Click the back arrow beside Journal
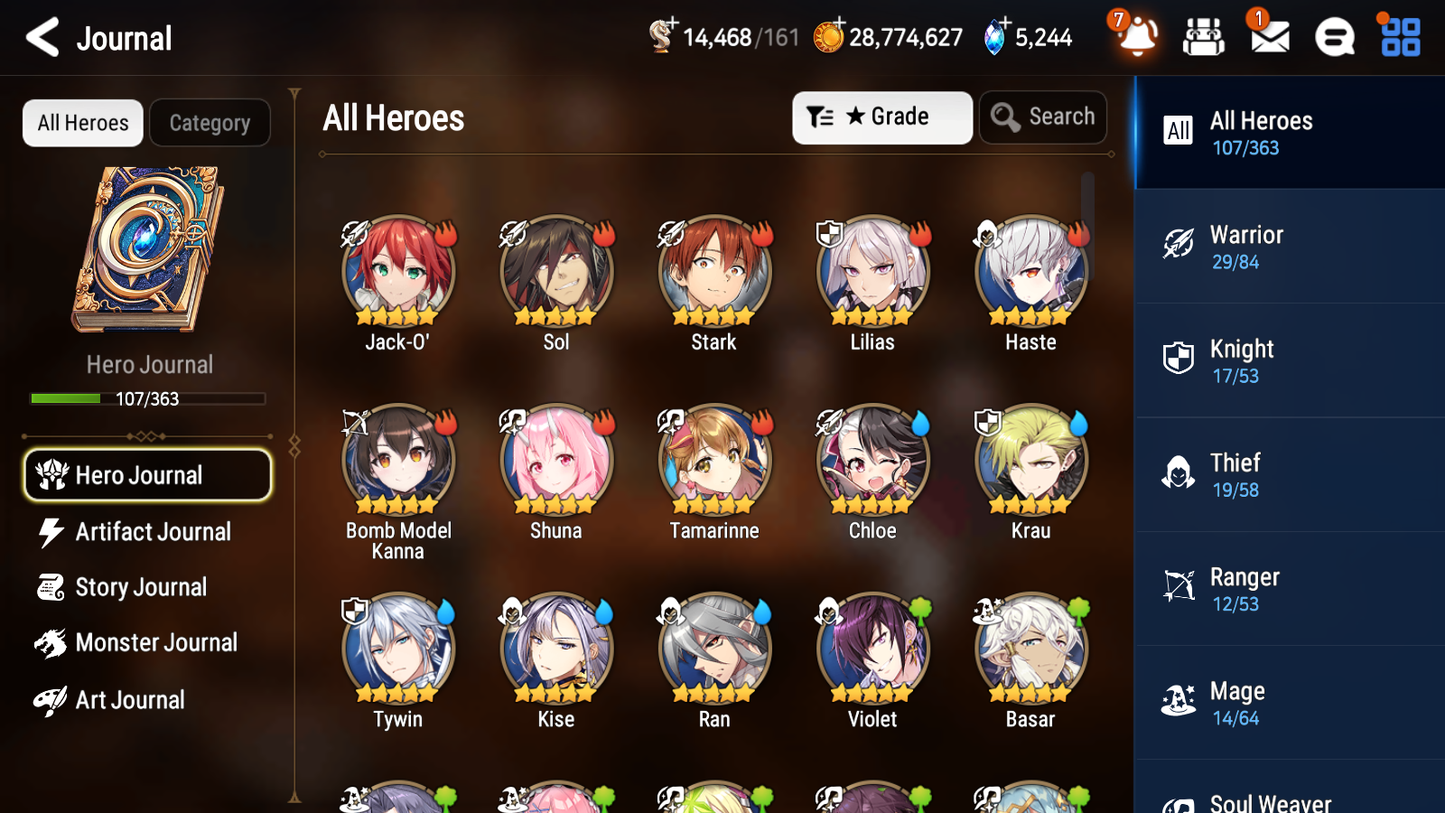Image resolution: width=1445 pixels, height=813 pixels. click(40, 36)
